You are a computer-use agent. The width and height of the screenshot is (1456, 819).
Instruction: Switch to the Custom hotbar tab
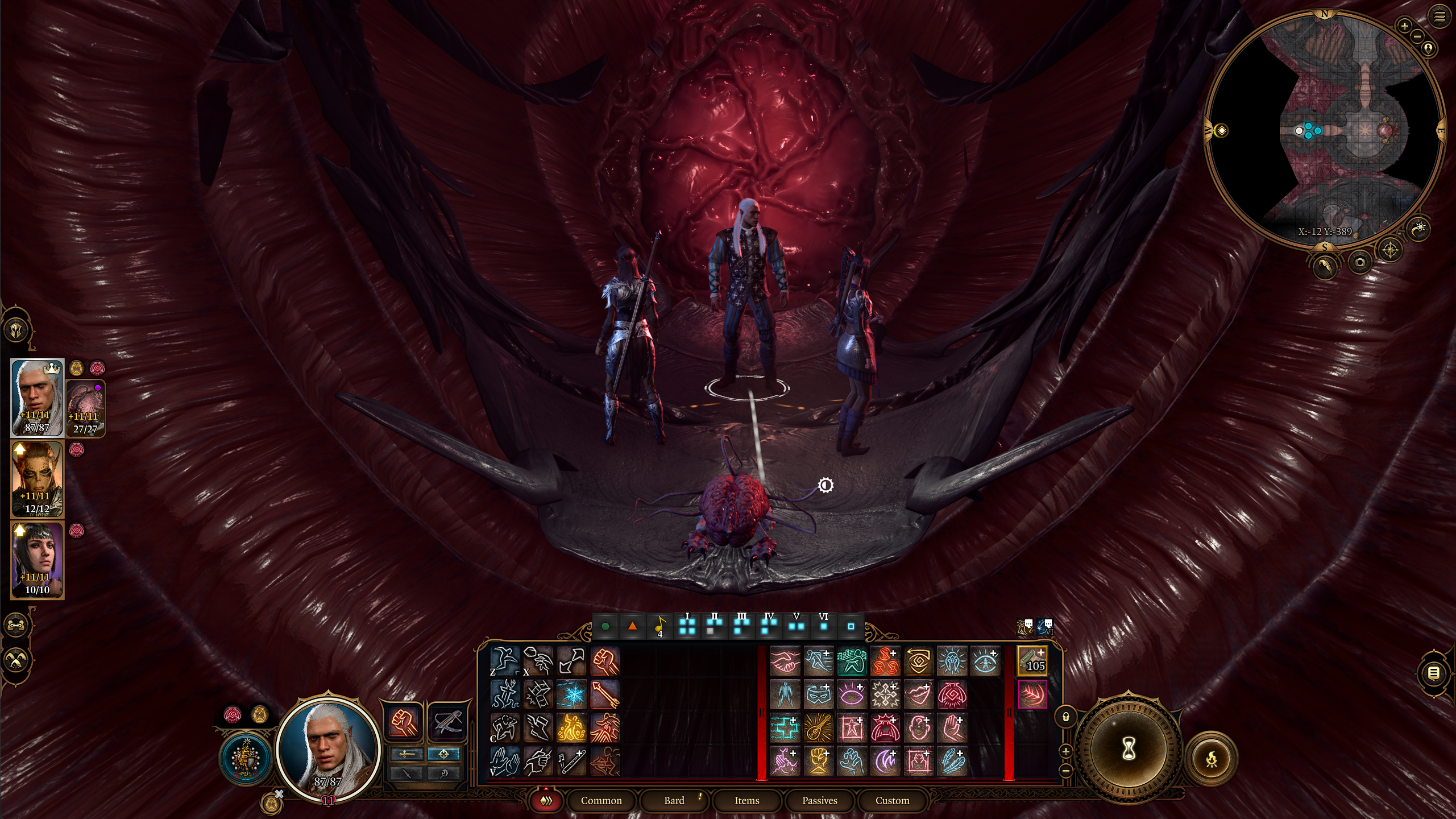click(x=892, y=800)
